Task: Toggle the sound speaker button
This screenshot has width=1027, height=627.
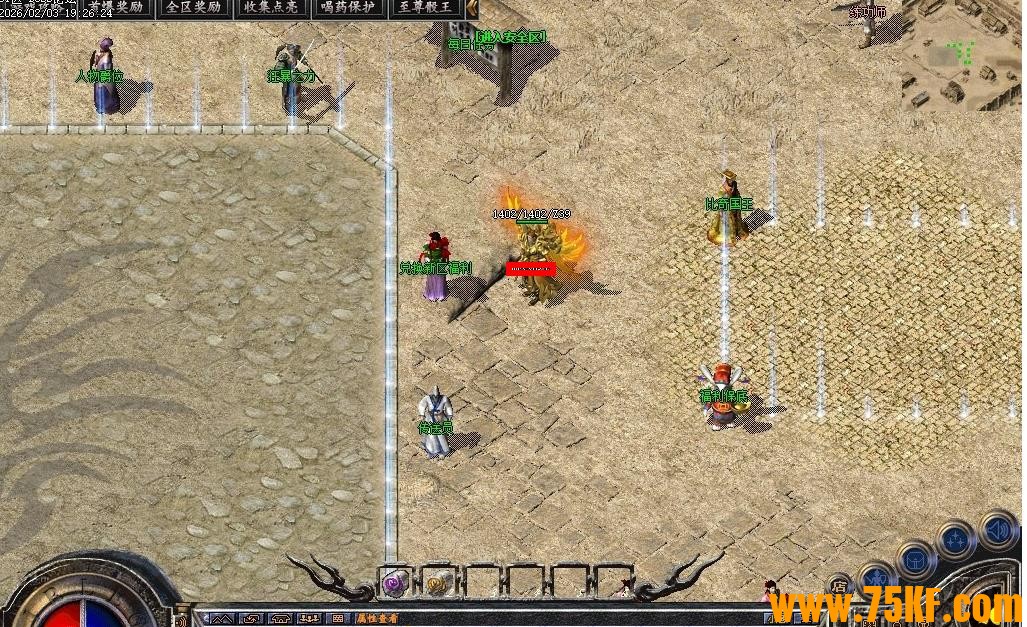Action: coord(996,529)
